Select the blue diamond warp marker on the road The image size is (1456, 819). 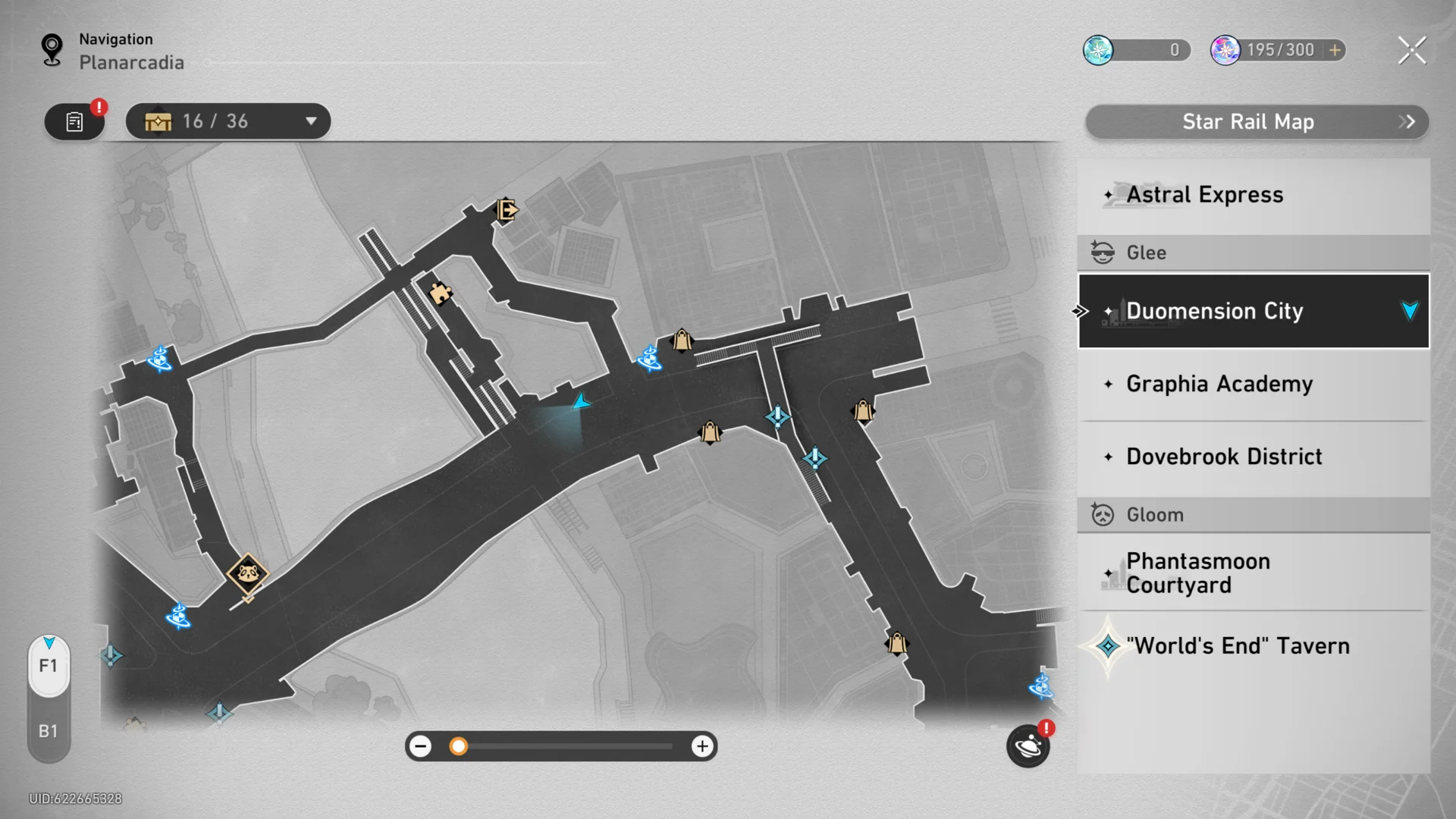click(x=776, y=416)
